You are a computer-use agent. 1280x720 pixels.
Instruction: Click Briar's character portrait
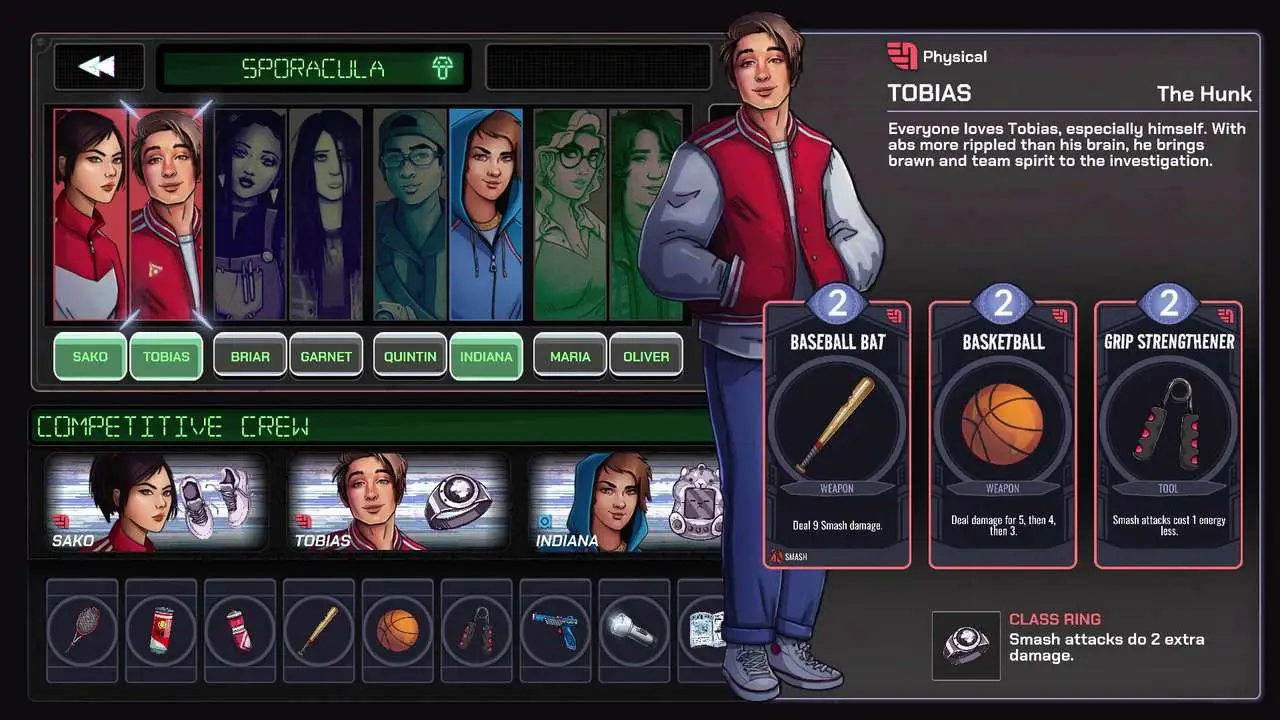250,215
